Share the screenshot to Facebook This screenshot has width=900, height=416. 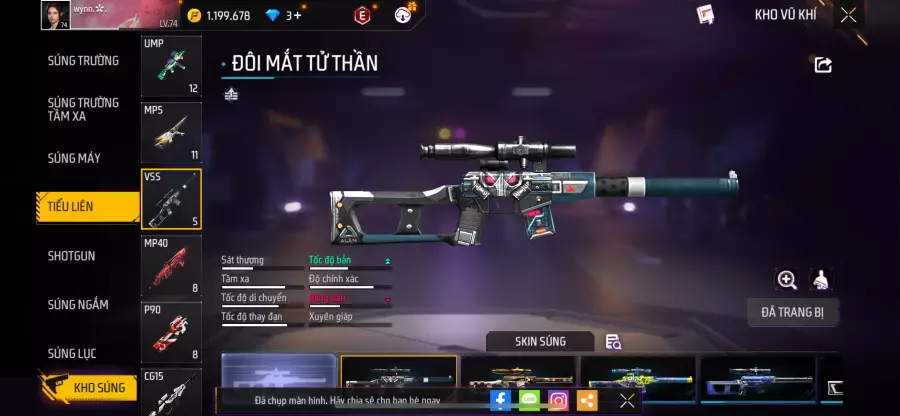tap(501, 401)
